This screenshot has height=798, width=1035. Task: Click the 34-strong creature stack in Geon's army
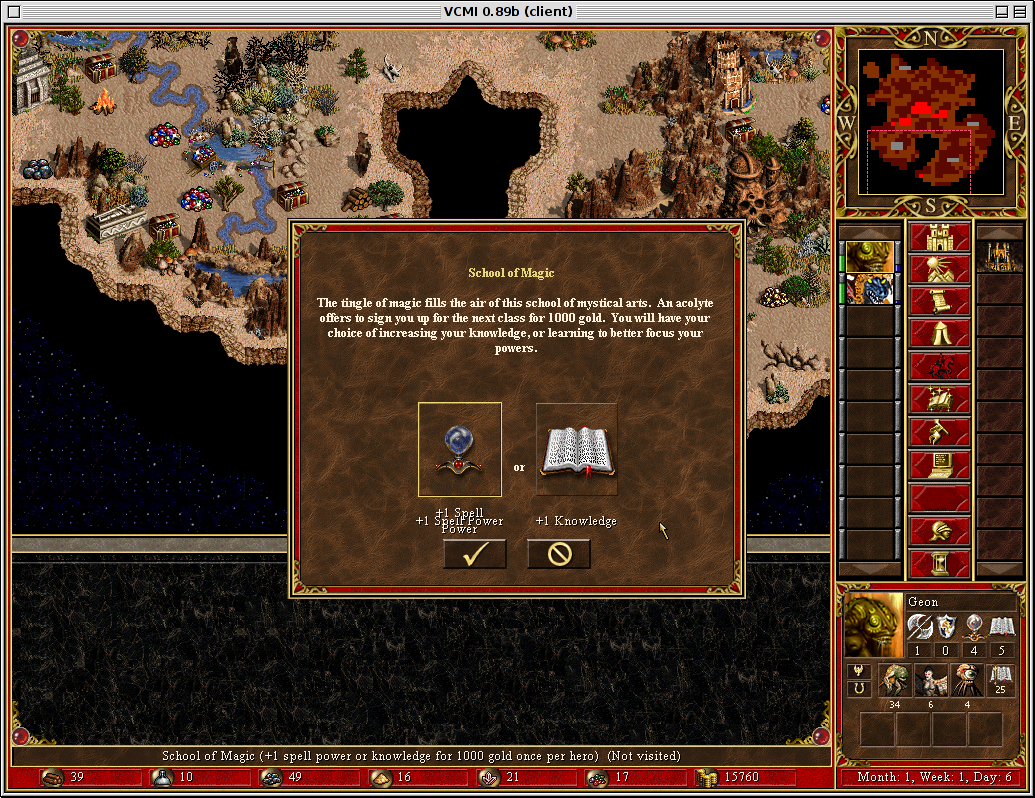[x=892, y=681]
